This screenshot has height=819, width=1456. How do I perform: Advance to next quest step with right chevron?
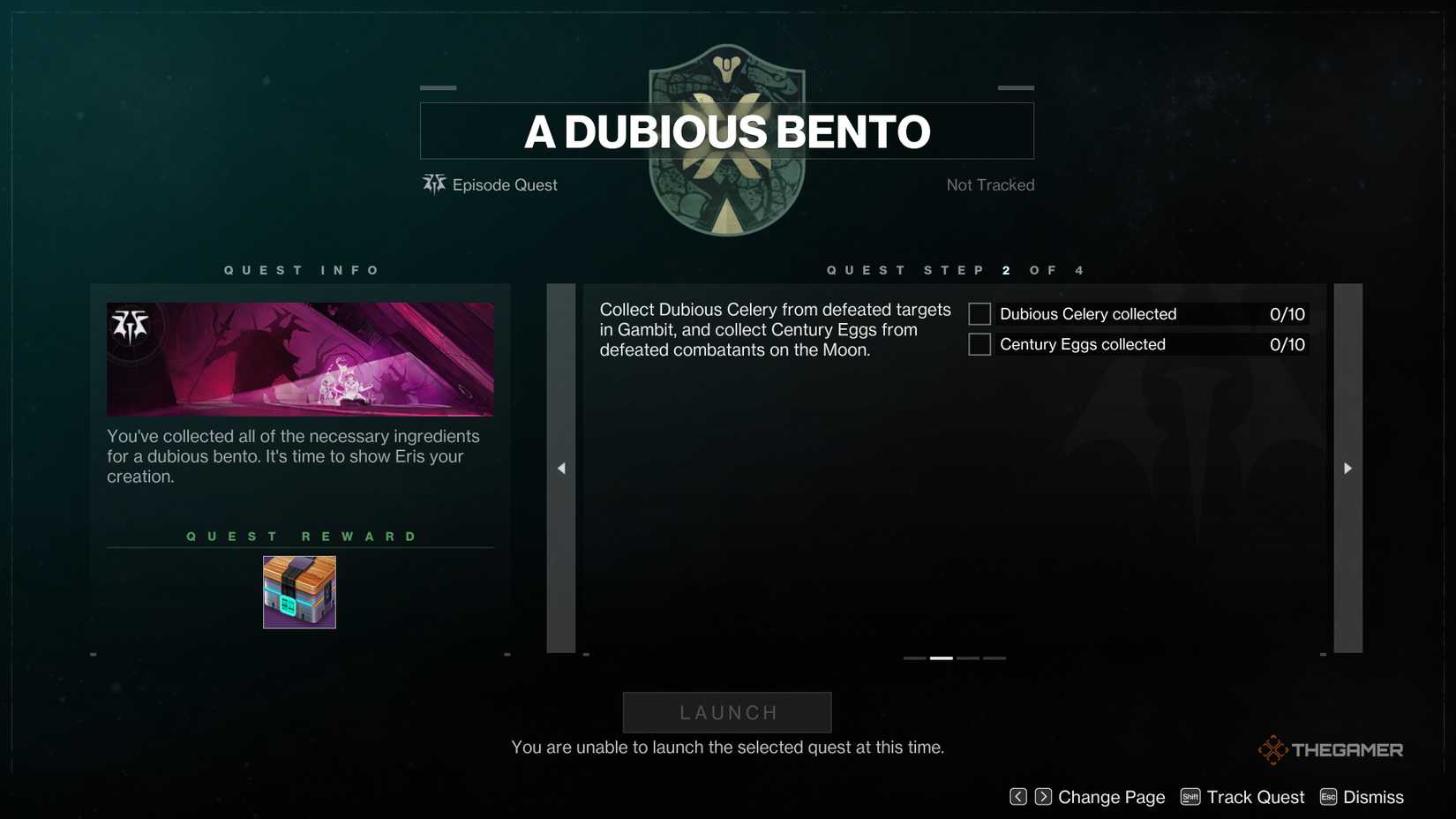click(1347, 468)
